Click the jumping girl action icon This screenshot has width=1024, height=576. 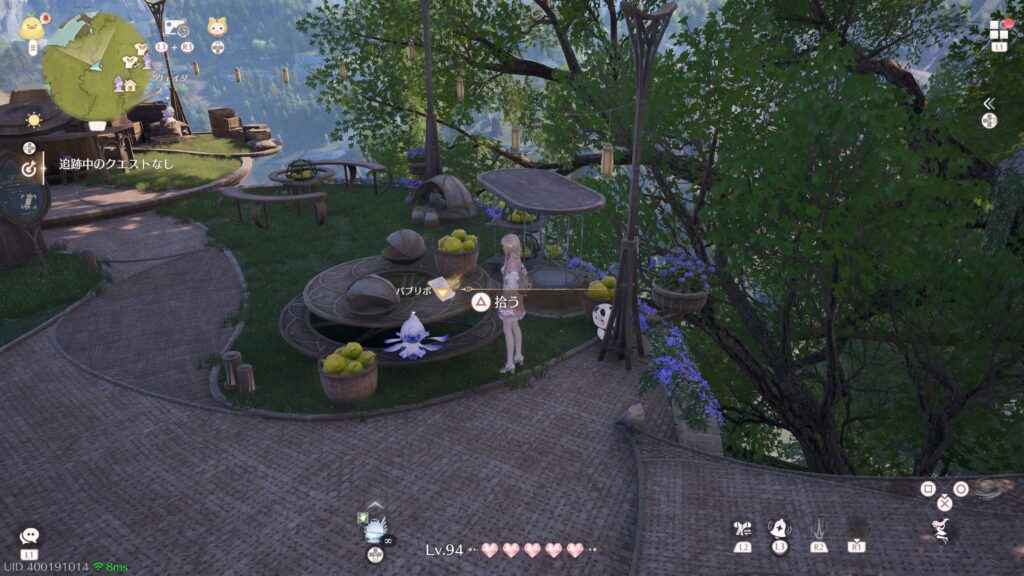pyautogui.click(x=940, y=528)
